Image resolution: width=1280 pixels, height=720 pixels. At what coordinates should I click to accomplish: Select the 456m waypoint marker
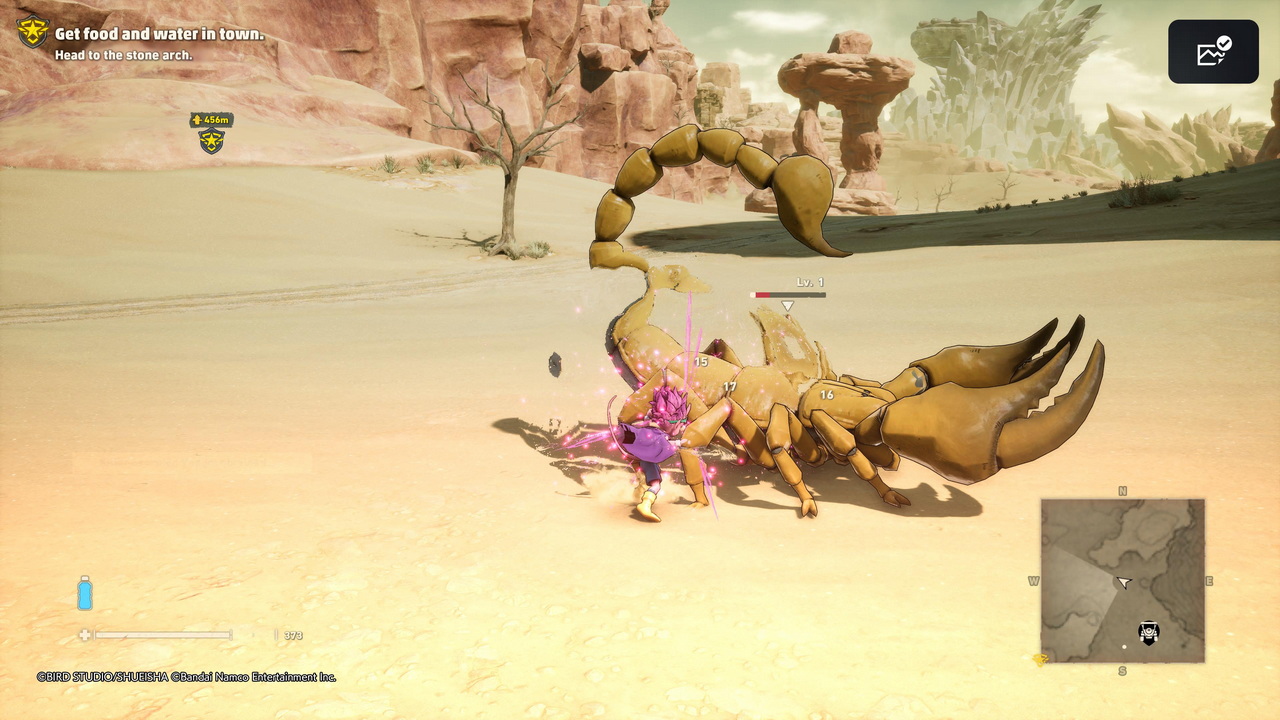coord(211,133)
